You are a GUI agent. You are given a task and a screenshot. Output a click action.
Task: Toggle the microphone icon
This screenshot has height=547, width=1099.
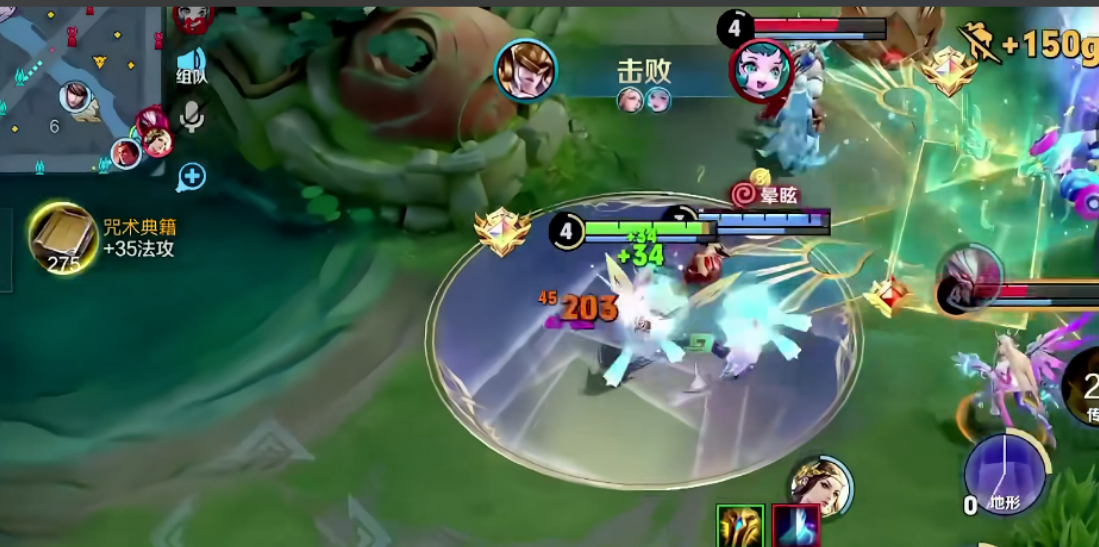click(x=191, y=118)
